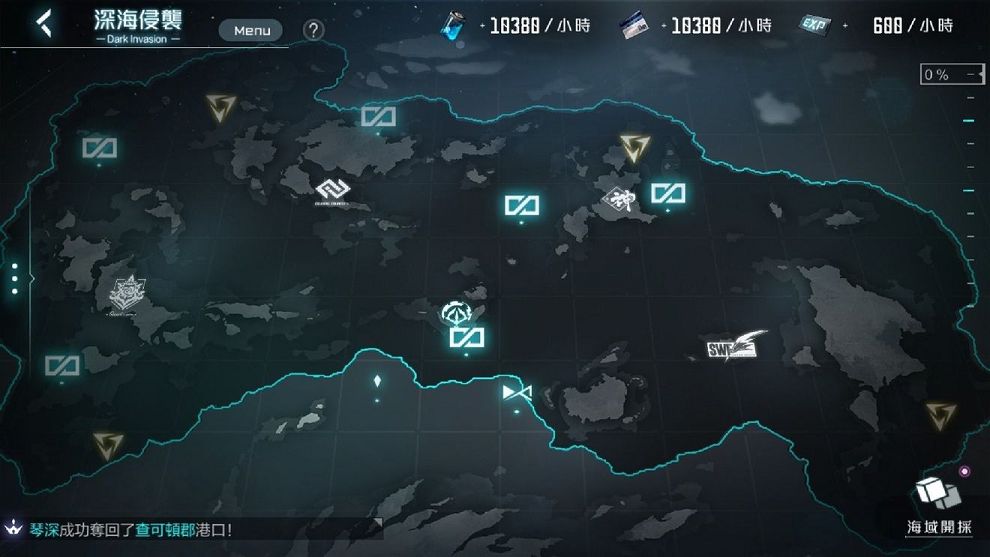Expand the three-dot side panel handle

(x=14, y=278)
